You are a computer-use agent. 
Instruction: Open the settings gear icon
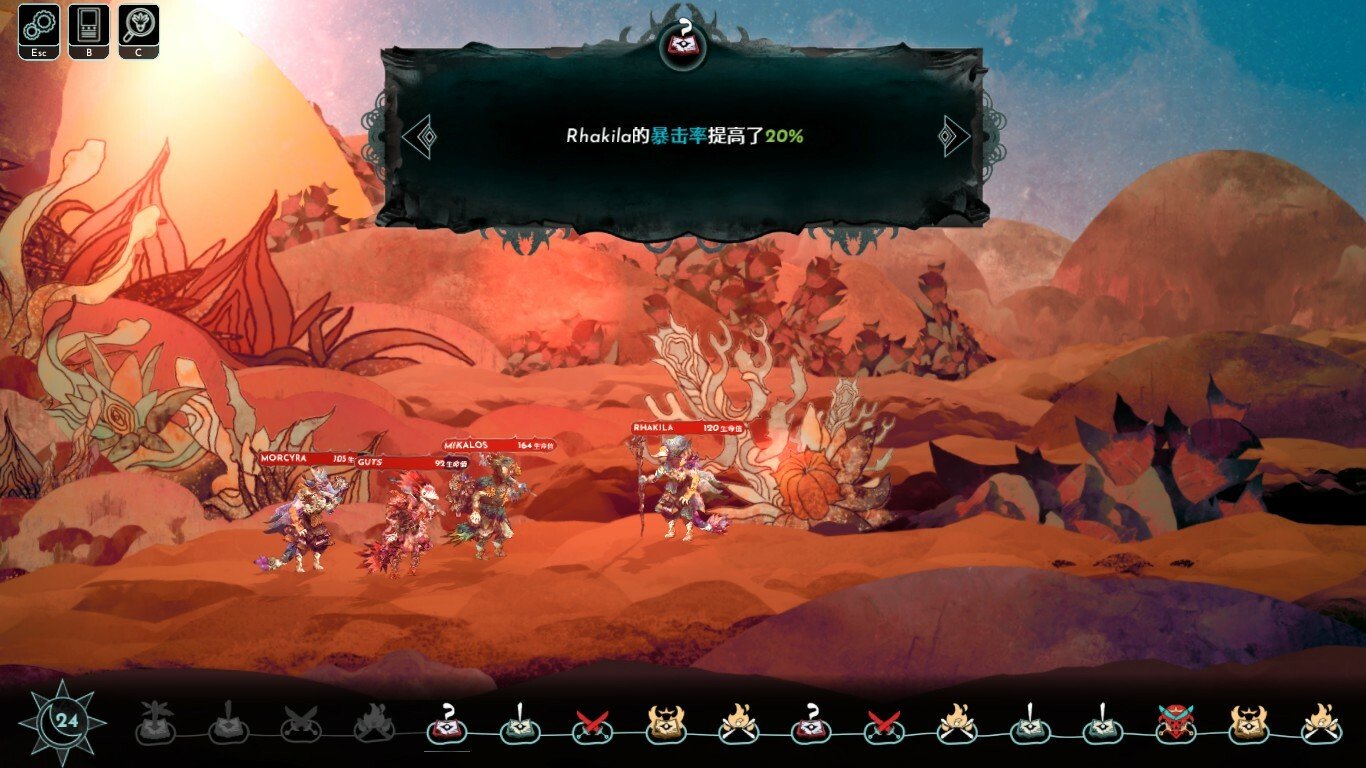coord(37,25)
